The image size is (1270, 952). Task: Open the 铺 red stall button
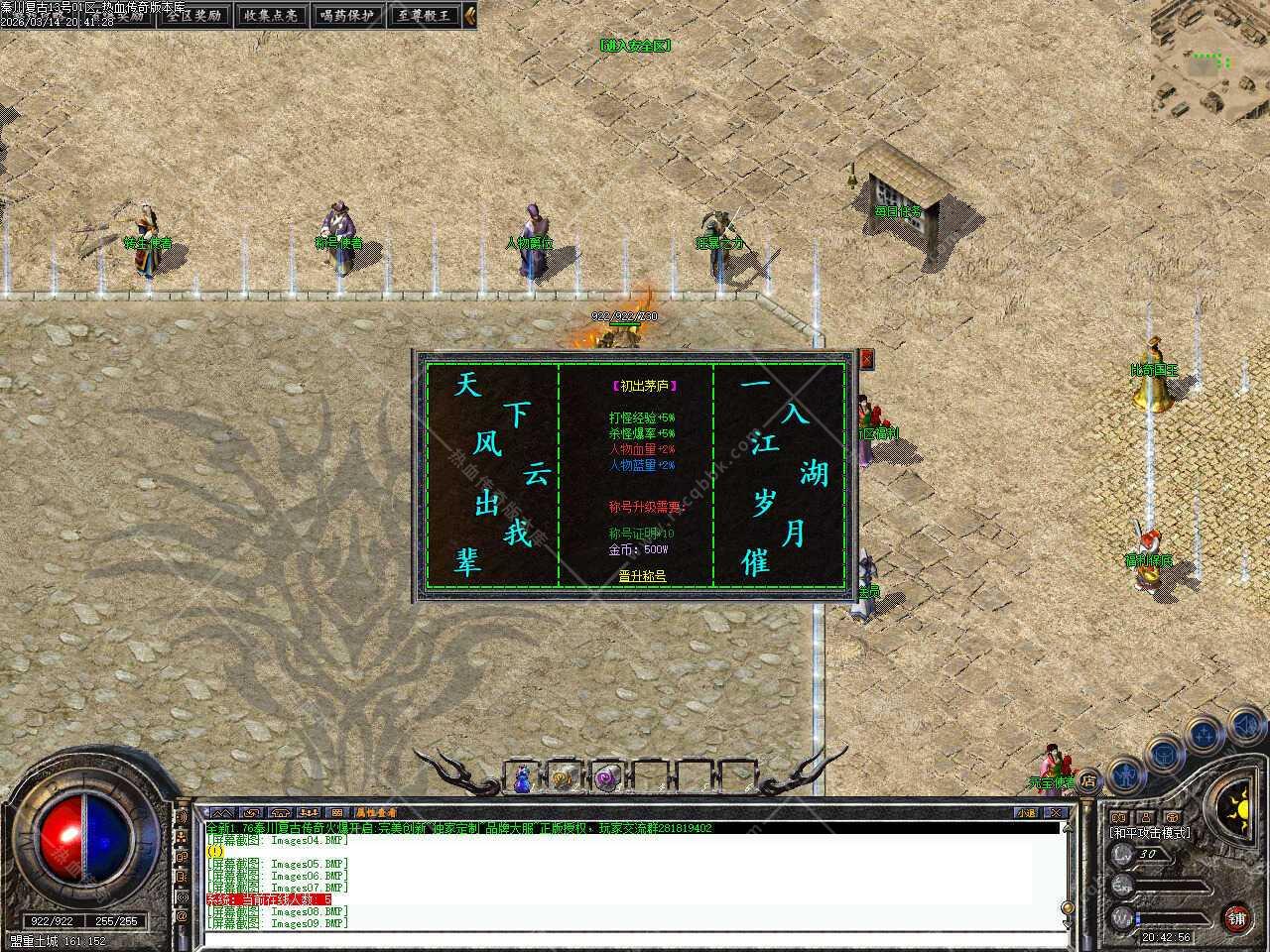click(x=1236, y=916)
